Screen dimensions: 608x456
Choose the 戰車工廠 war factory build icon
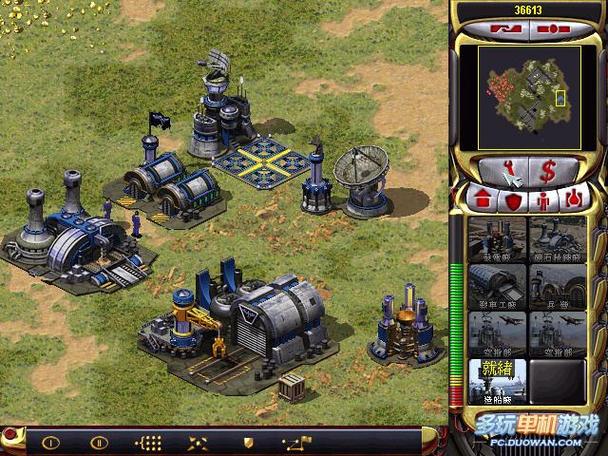pos(497,286)
